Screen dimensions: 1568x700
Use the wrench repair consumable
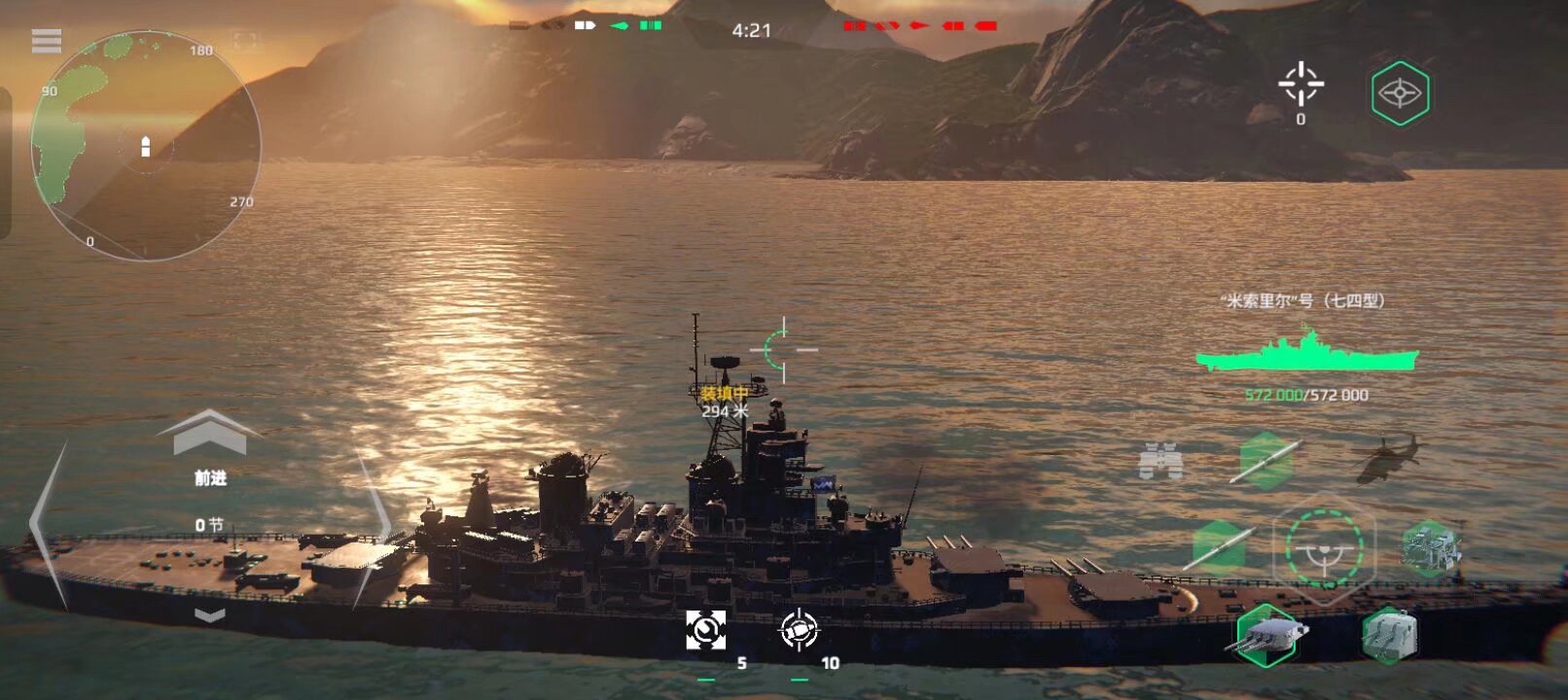click(705, 630)
